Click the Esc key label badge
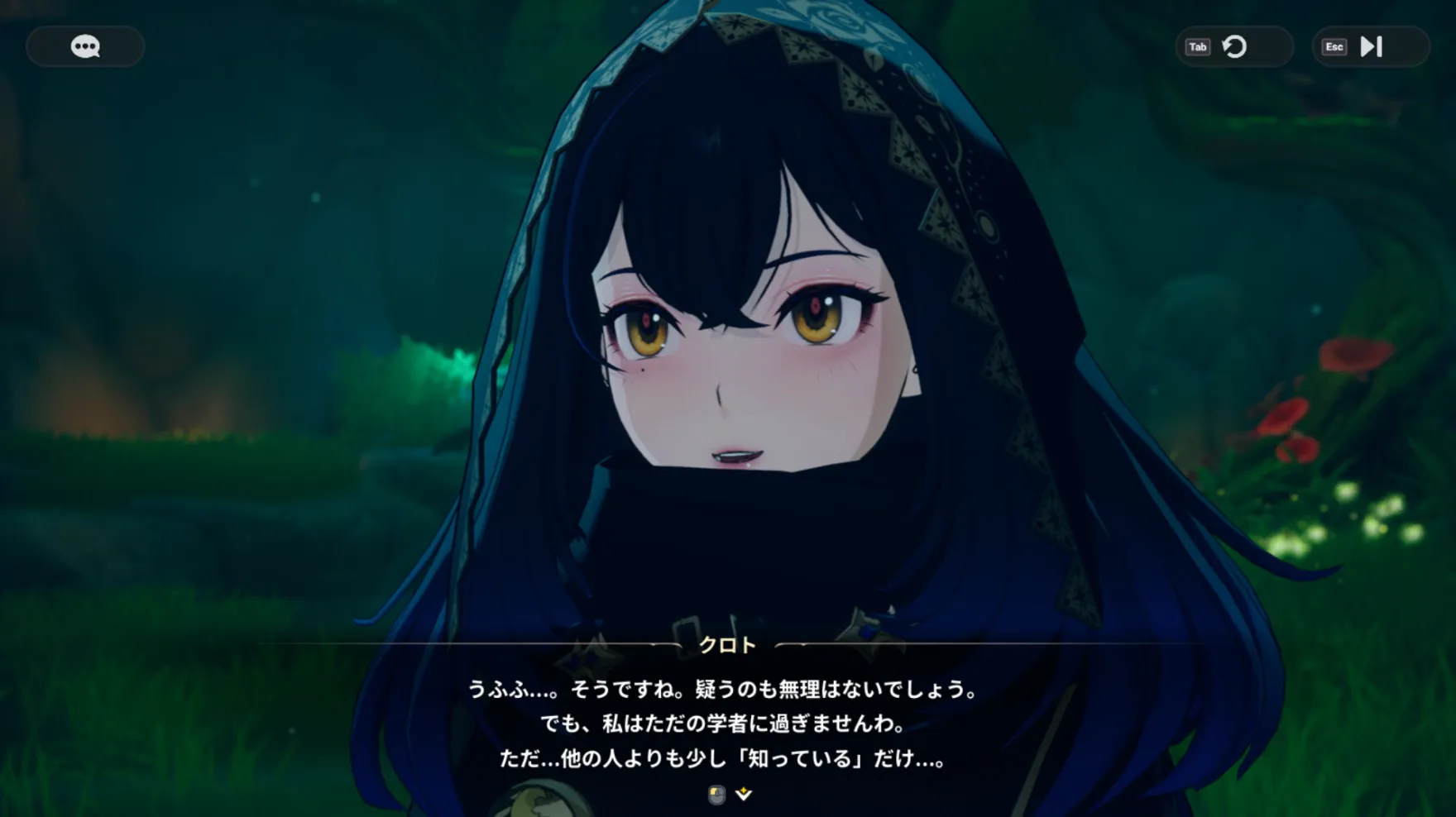1456x817 pixels. [x=1333, y=47]
